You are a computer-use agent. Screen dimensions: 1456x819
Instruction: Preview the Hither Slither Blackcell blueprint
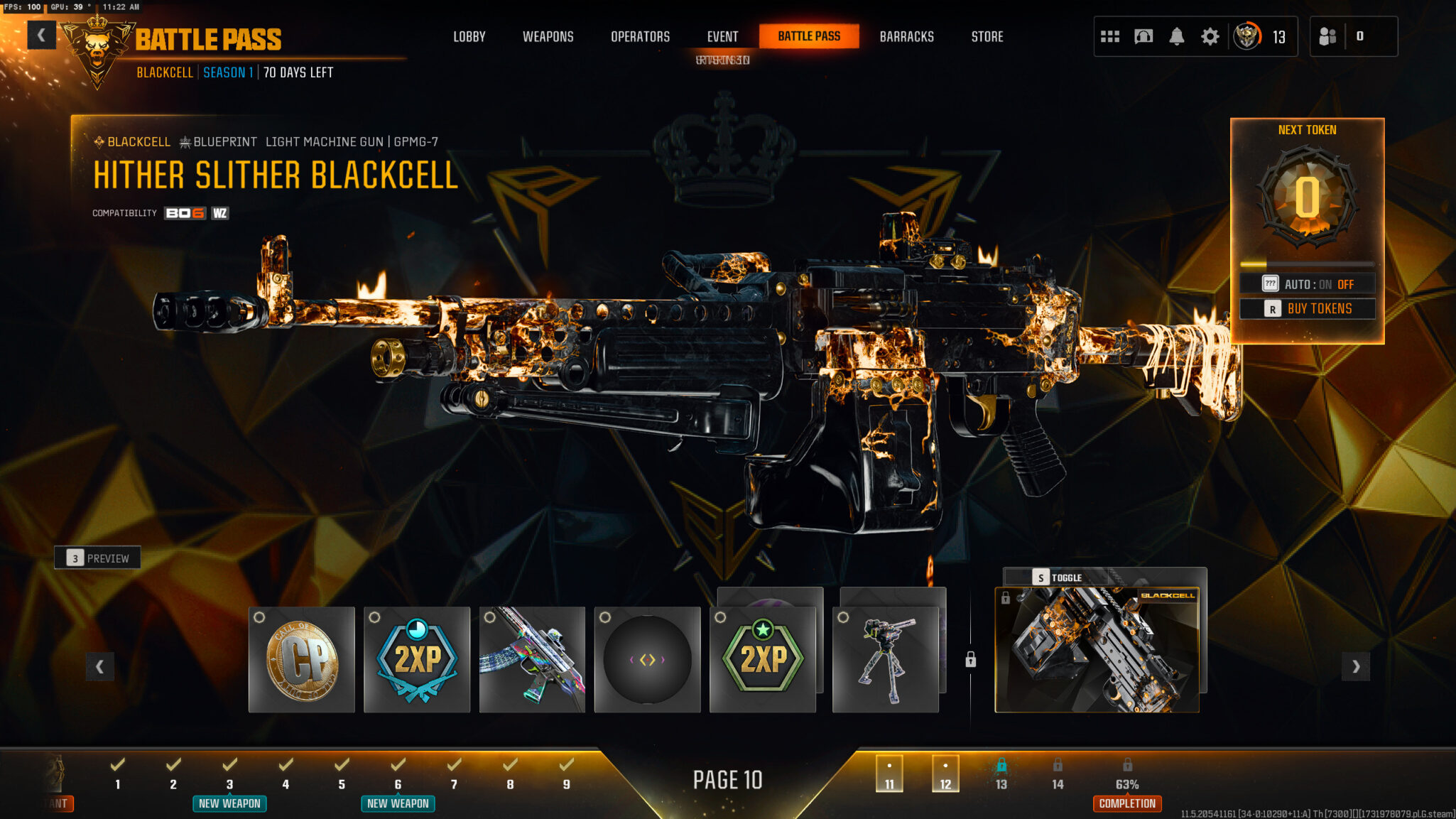[x=97, y=558]
